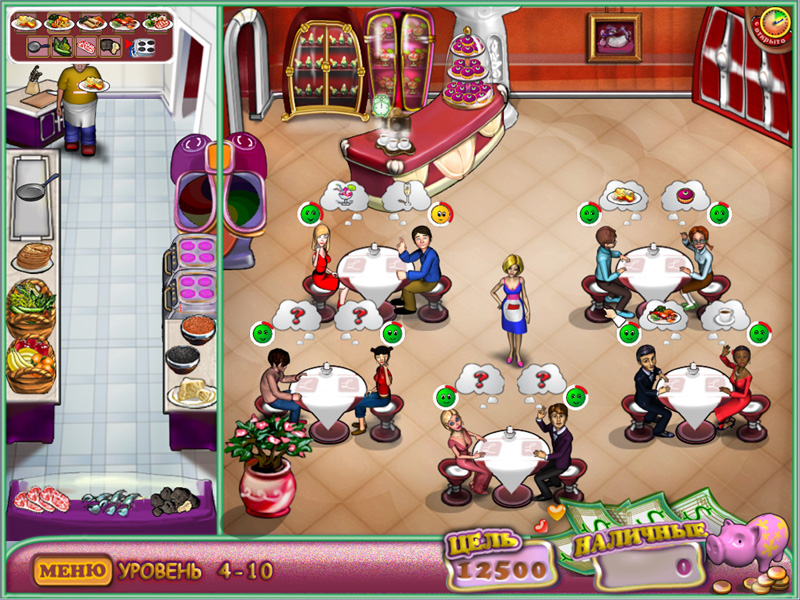Open the МЕНЮ button
Screen dimensions: 800x600
[71, 571]
